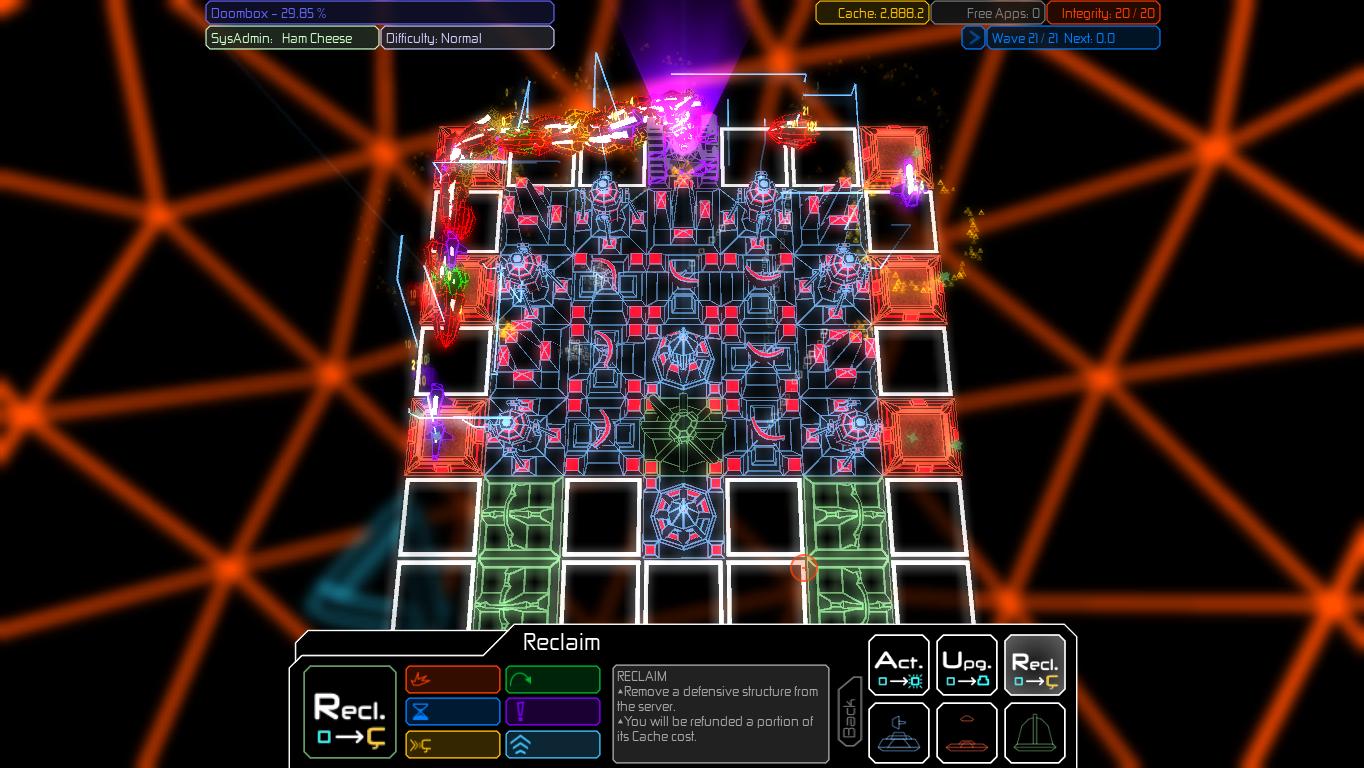Switch to the Wave 21 / 21 display
The height and width of the screenshot is (768, 1364).
1073,37
